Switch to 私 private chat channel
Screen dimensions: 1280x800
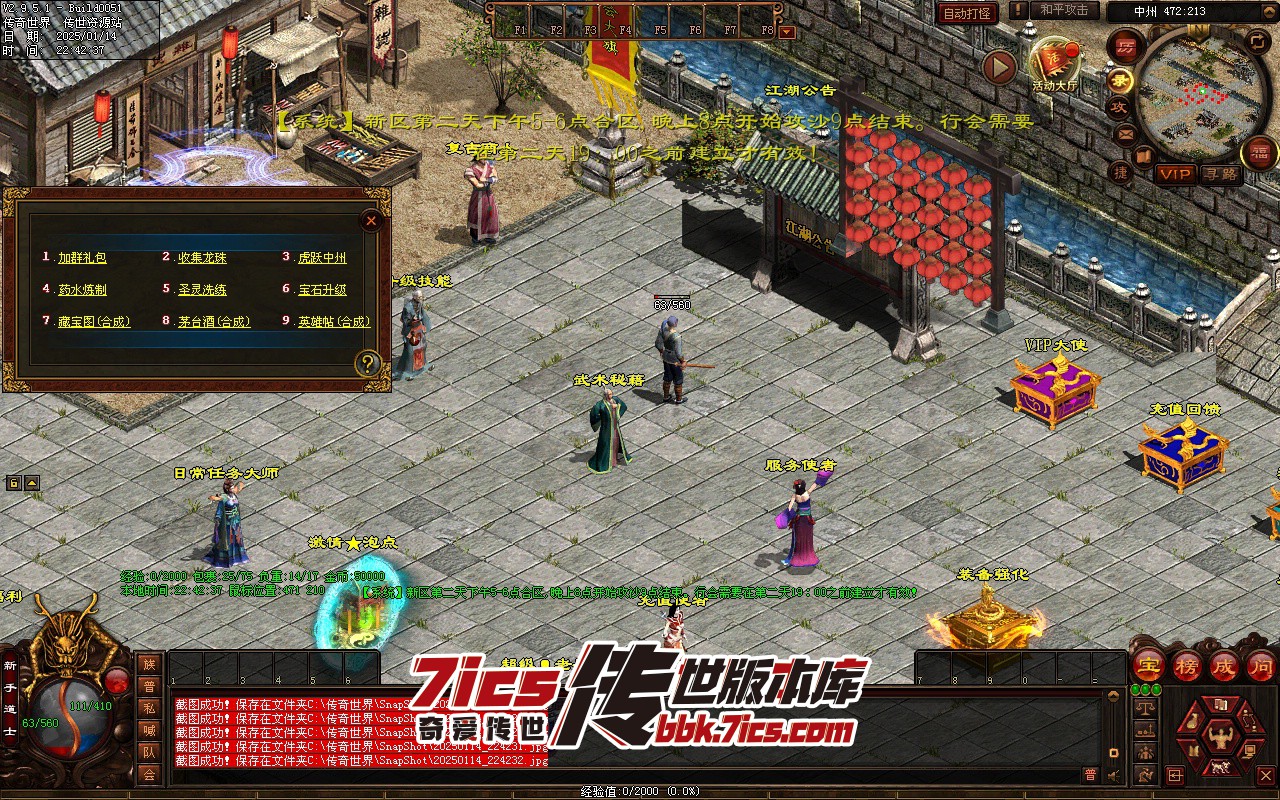point(149,708)
